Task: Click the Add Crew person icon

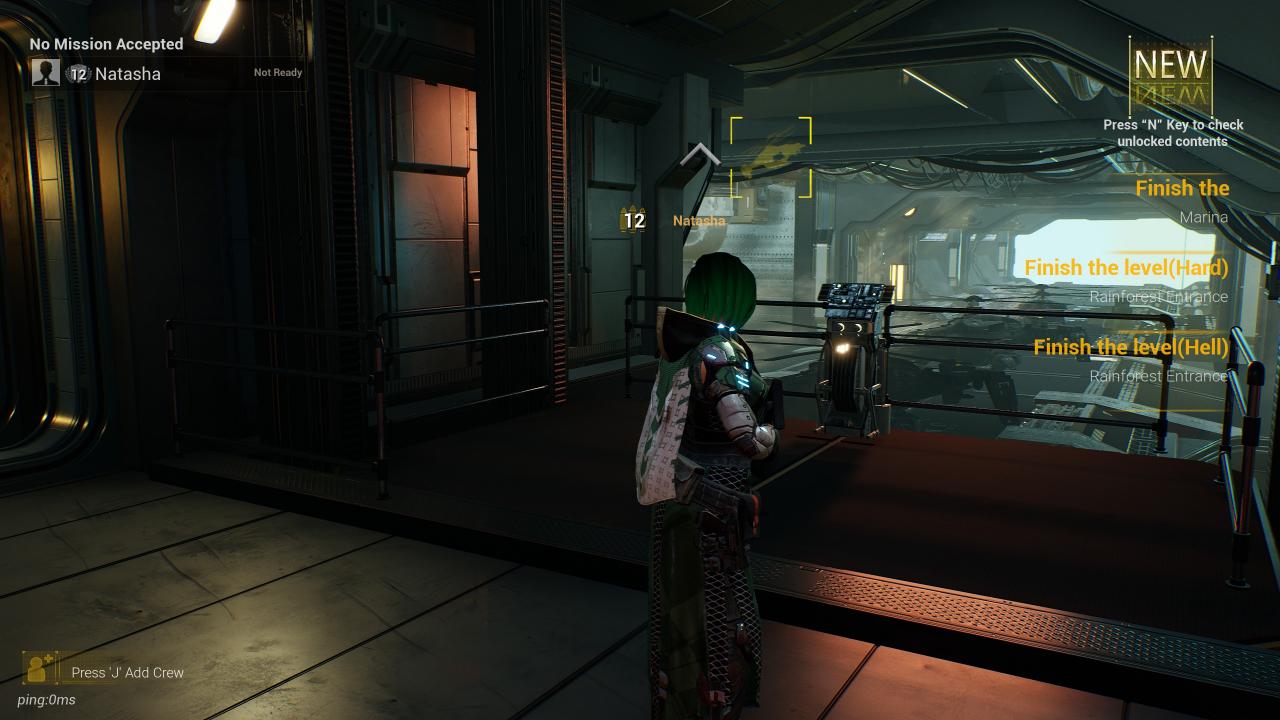Action: coord(40,668)
